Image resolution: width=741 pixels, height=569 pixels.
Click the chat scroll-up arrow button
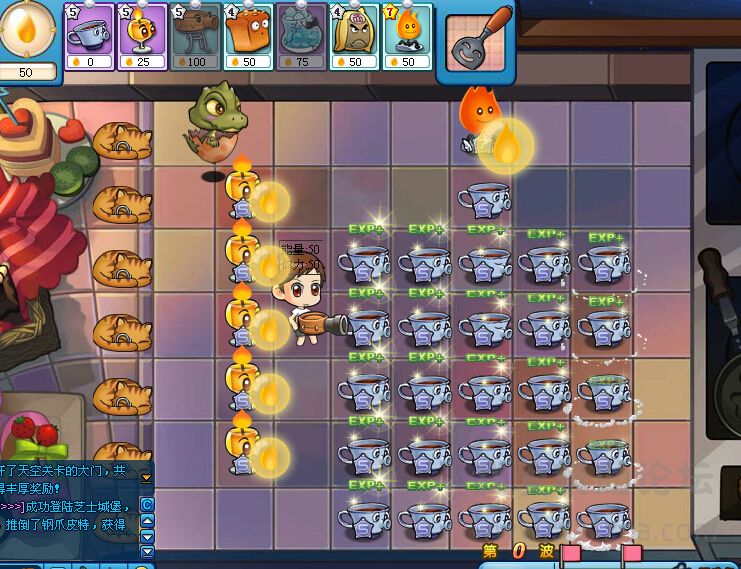pos(147,520)
